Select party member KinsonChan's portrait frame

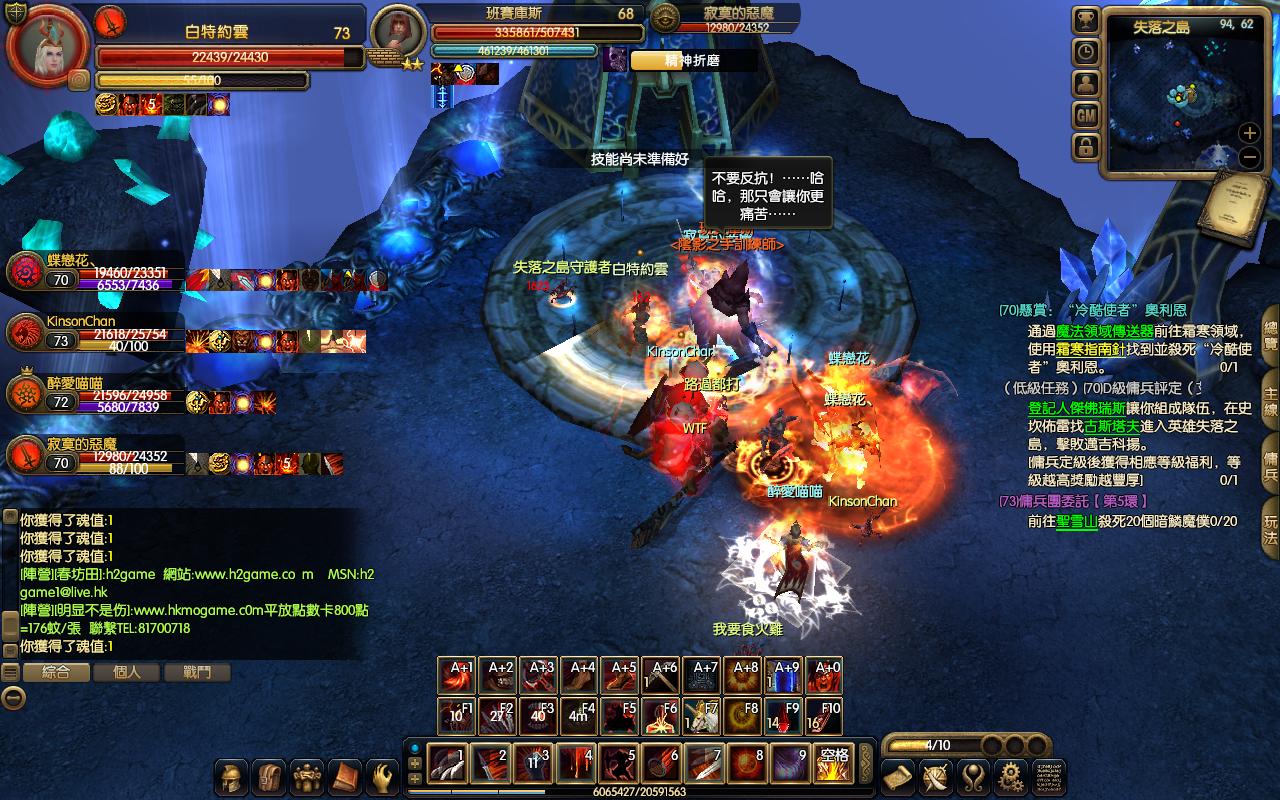(24, 334)
